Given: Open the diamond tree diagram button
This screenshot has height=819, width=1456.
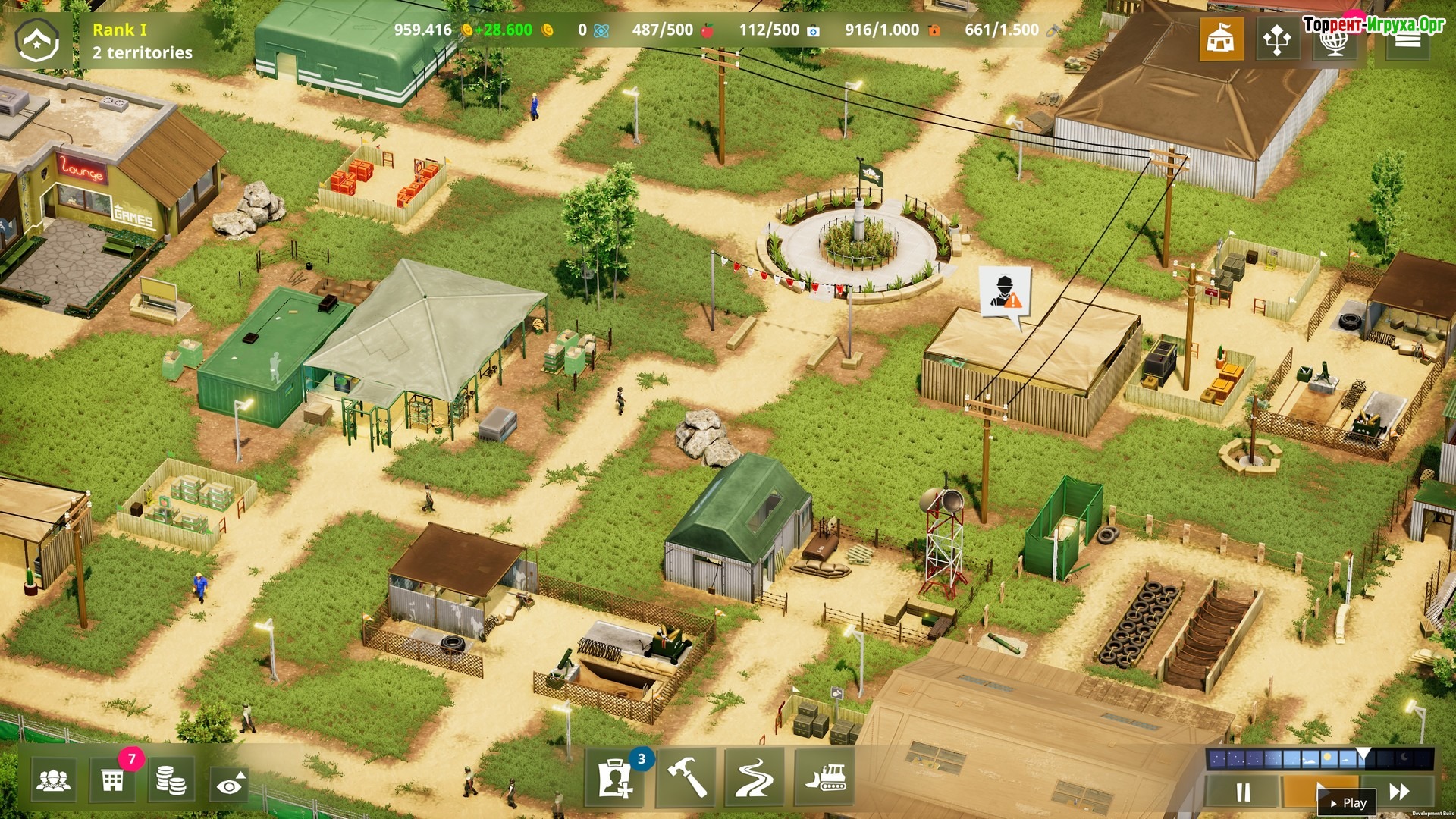Looking at the screenshot, I should (x=1277, y=39).
